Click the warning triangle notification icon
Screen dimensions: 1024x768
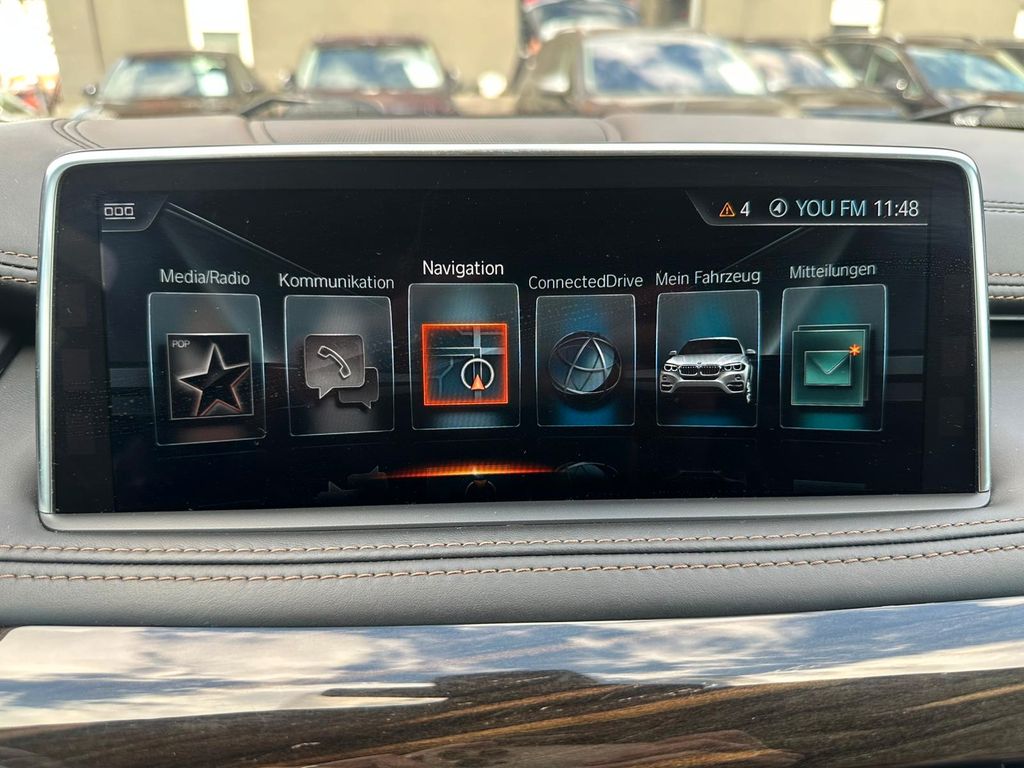click(727, 209)
